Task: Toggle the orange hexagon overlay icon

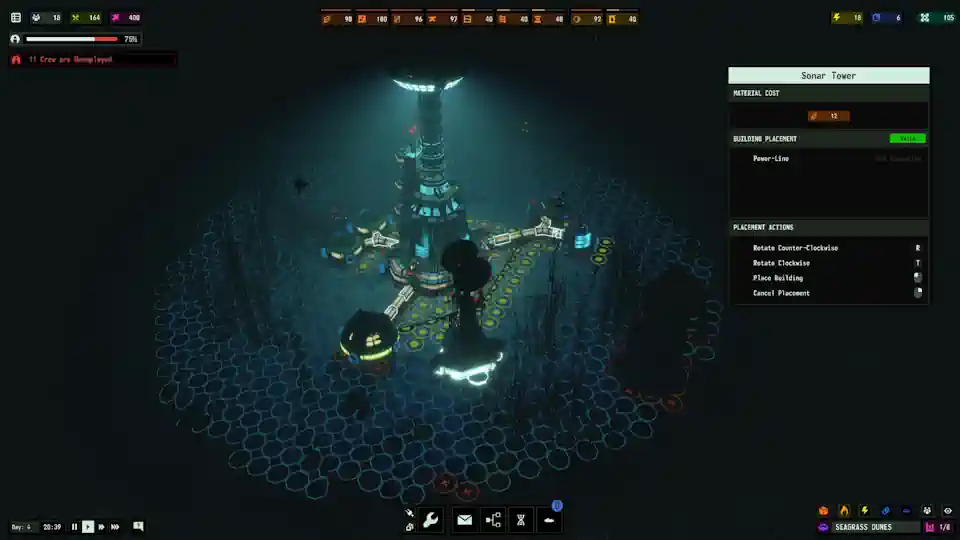Action: pos(824,511)
